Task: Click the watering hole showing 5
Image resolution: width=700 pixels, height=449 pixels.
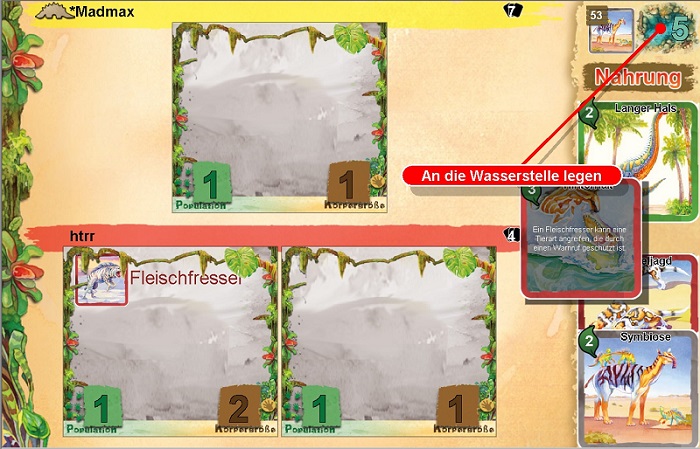Action: point(667,27)
